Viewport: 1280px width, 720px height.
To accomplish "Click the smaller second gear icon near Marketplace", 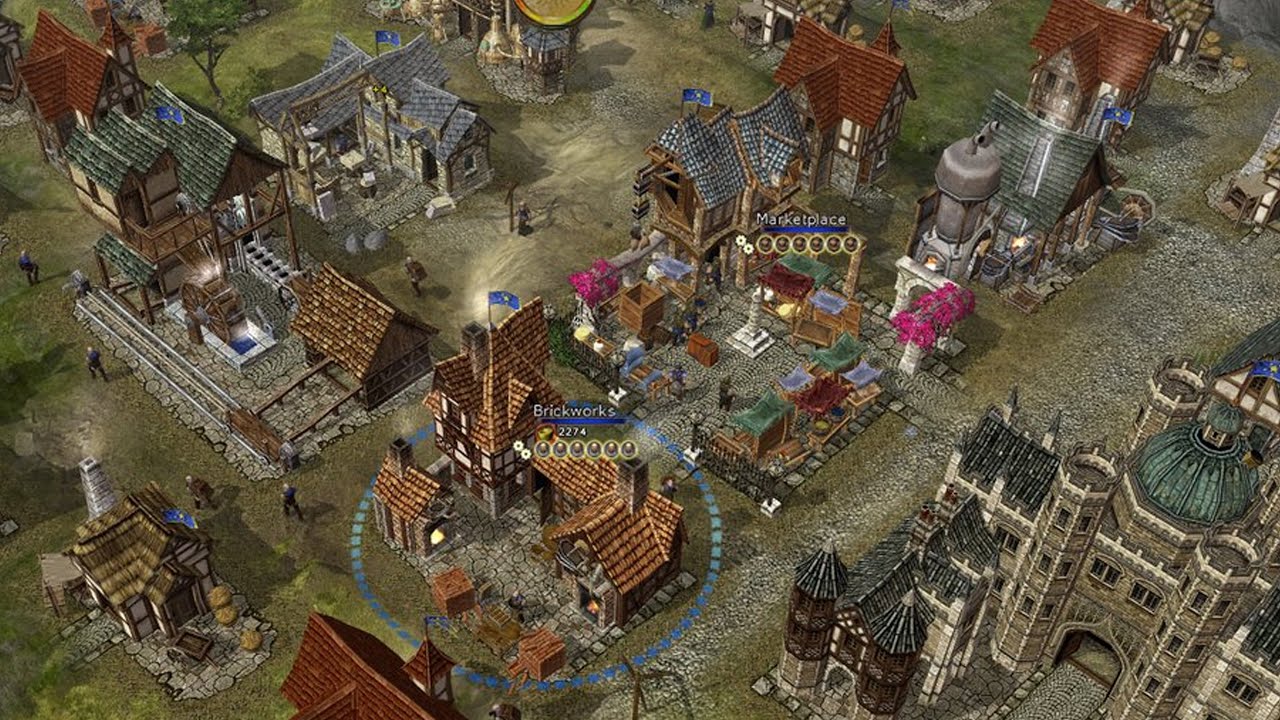I will (x=748, y=249).
